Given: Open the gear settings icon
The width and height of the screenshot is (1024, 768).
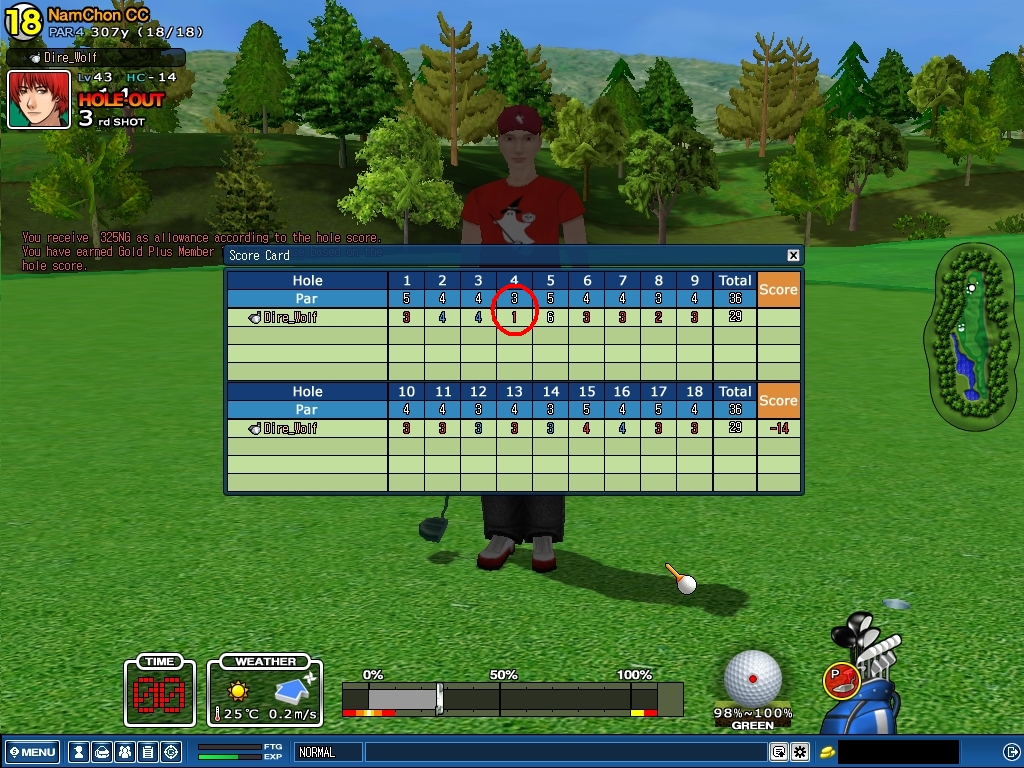Looking at the screenshot, I should 800,752.
